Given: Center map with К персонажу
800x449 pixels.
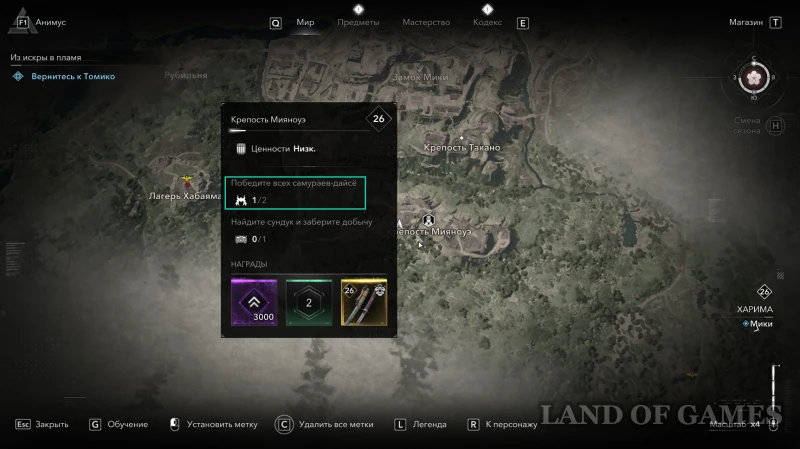Looking at the screenshot, I should click(511, 424).
